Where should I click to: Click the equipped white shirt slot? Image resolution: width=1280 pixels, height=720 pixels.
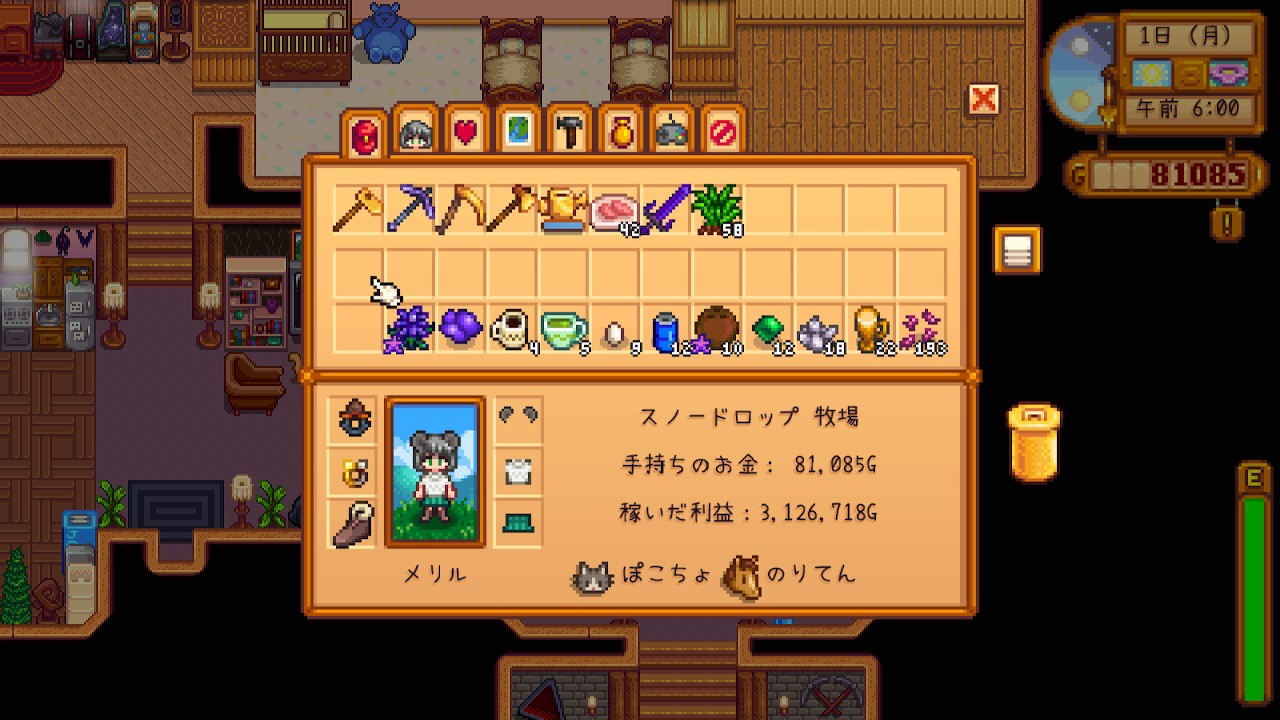point(518,471)
